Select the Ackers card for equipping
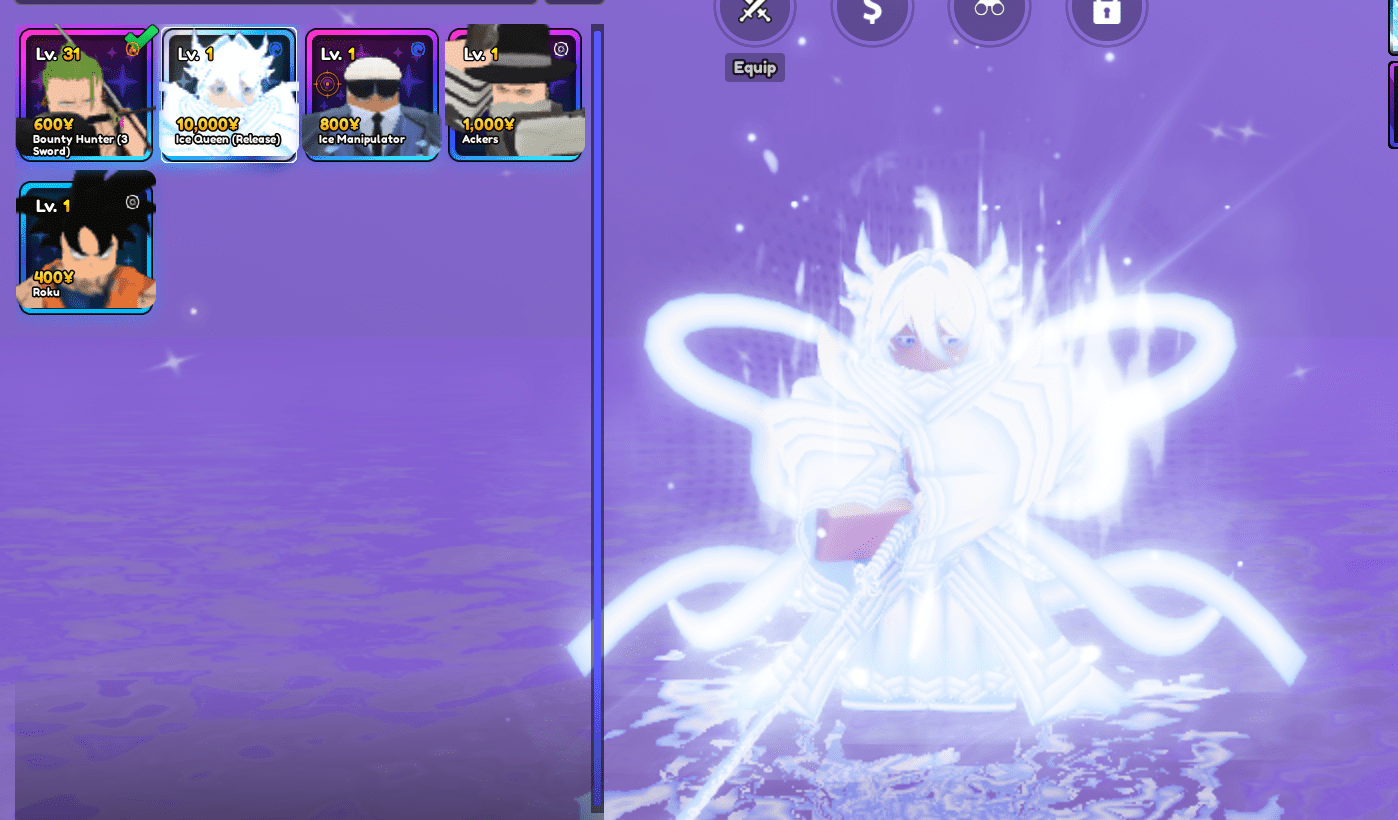This screenshot has width=1398, height=820. tap(516, 95)
